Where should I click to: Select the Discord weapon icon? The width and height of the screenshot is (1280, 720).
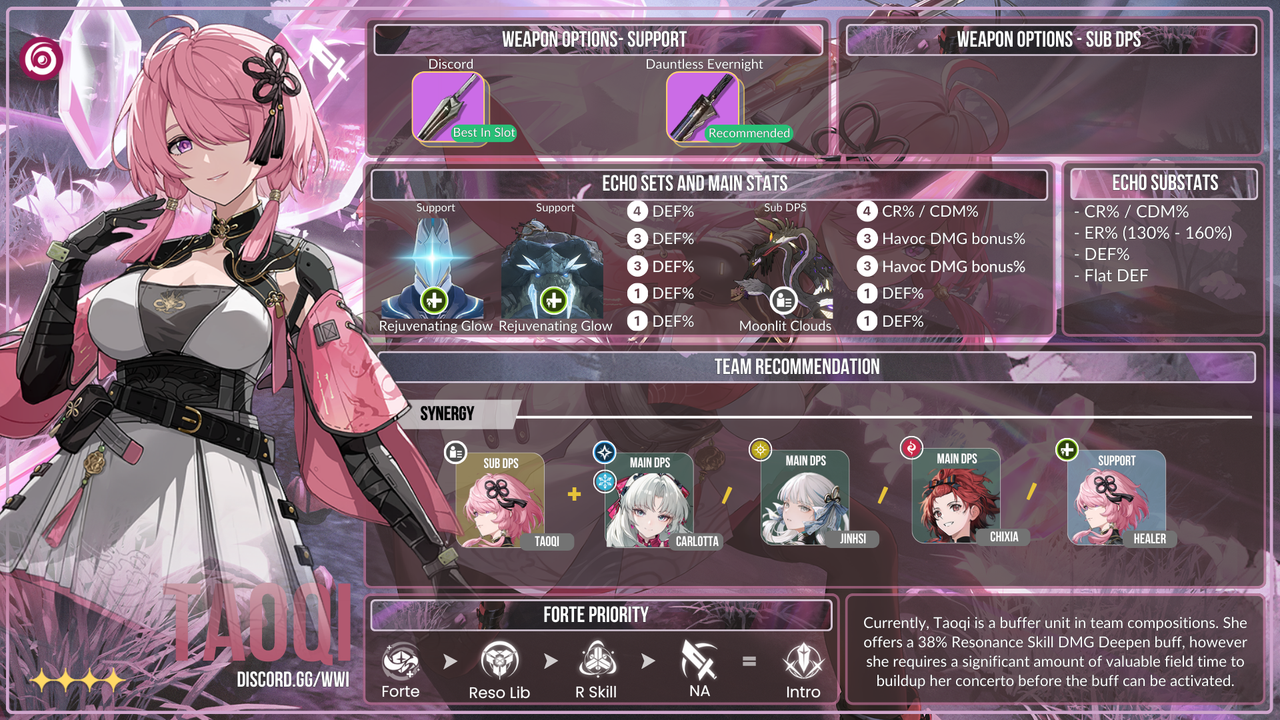coord(448,107)
